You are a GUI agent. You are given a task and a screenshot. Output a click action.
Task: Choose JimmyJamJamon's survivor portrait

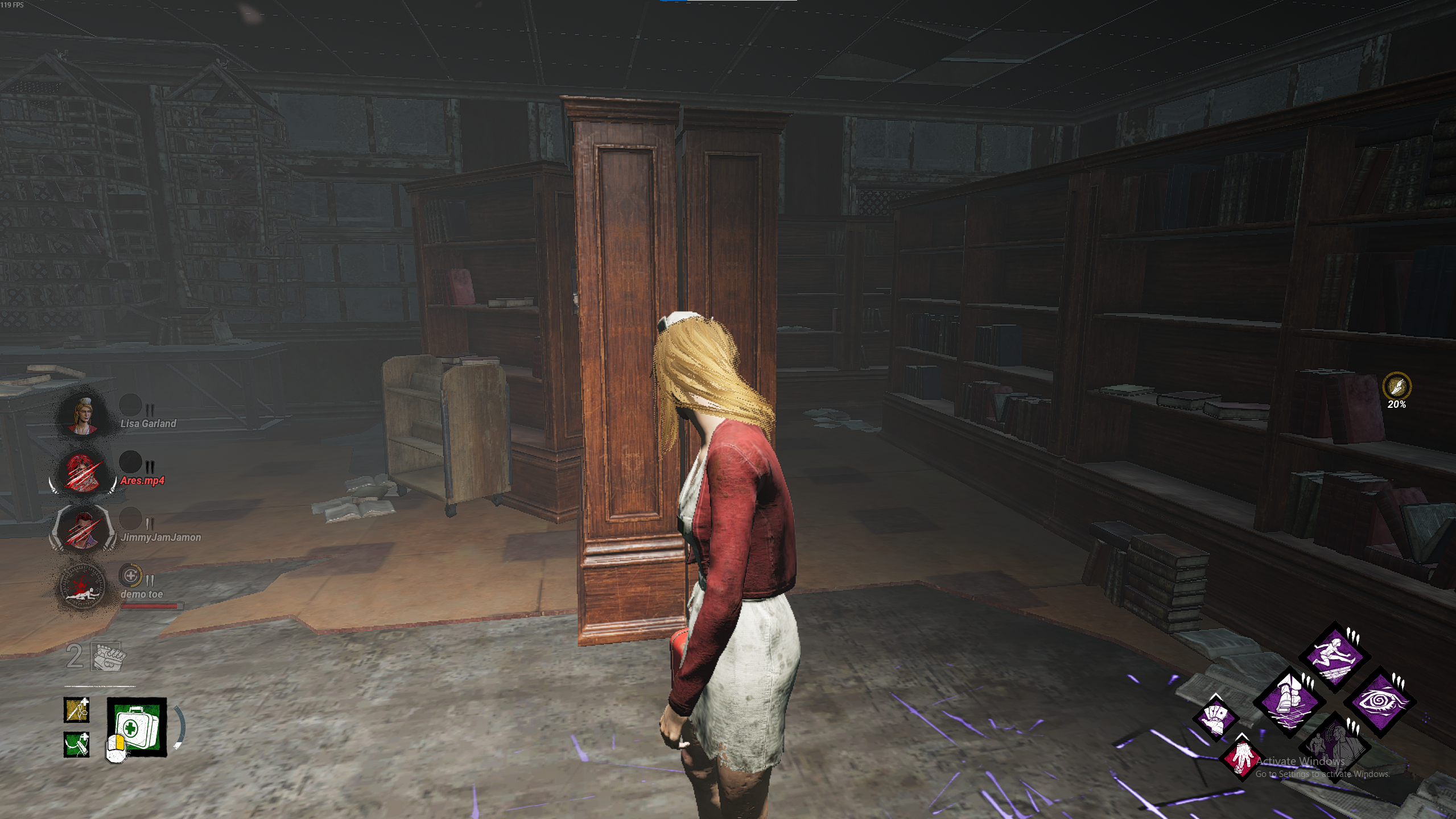coord(83,528)
